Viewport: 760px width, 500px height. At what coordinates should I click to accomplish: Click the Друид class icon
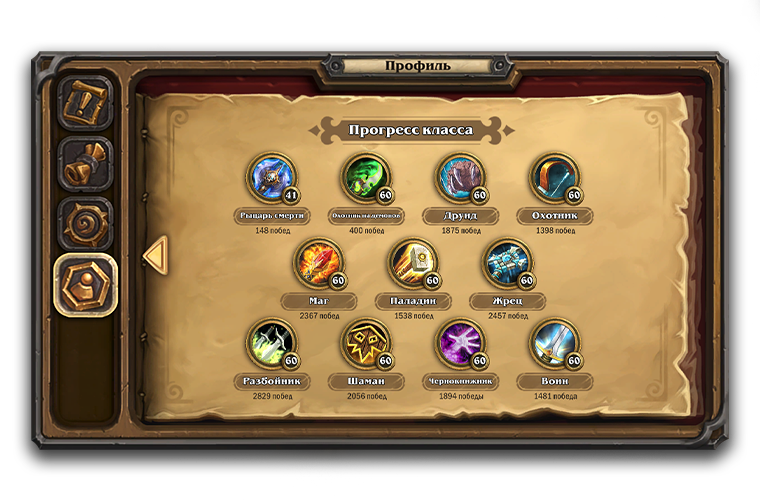[x=460, y=178]
